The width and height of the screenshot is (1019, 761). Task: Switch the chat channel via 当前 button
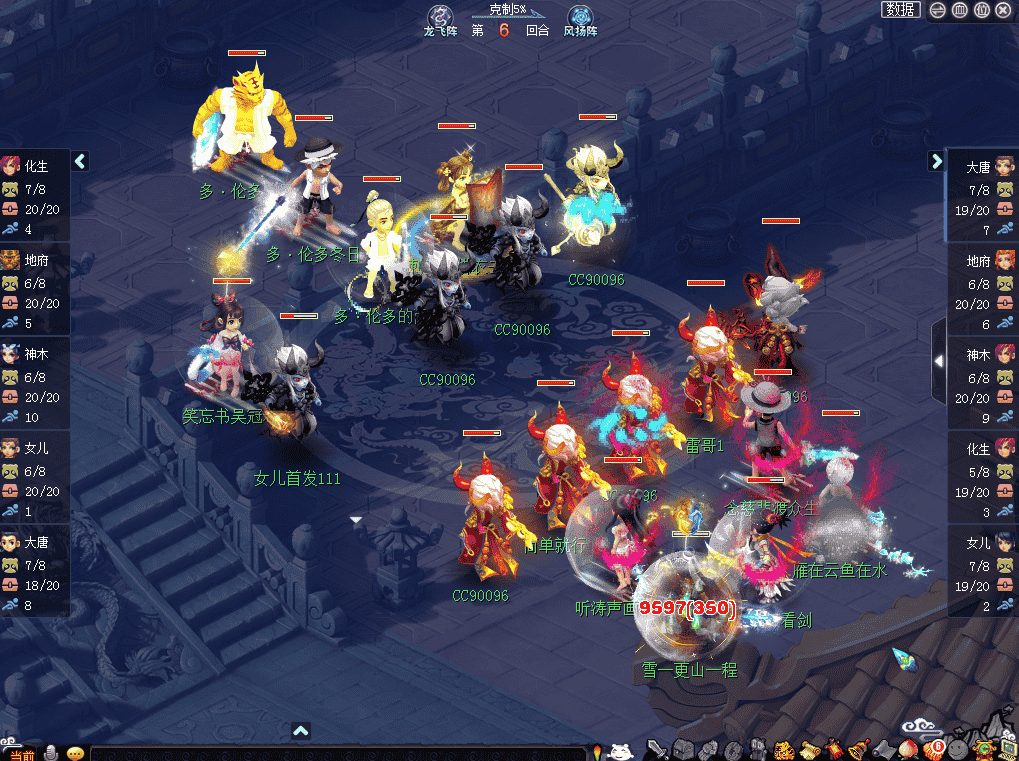point(20,752)
